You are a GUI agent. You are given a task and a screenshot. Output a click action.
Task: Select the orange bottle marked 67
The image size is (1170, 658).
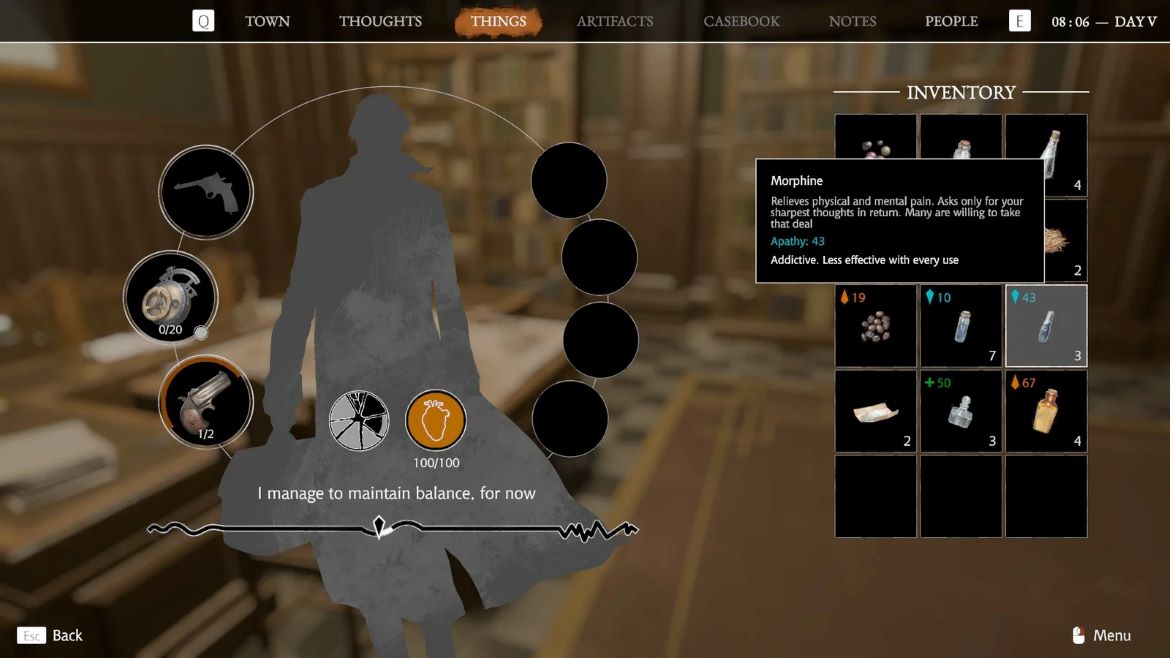(x=1046, y=411)
